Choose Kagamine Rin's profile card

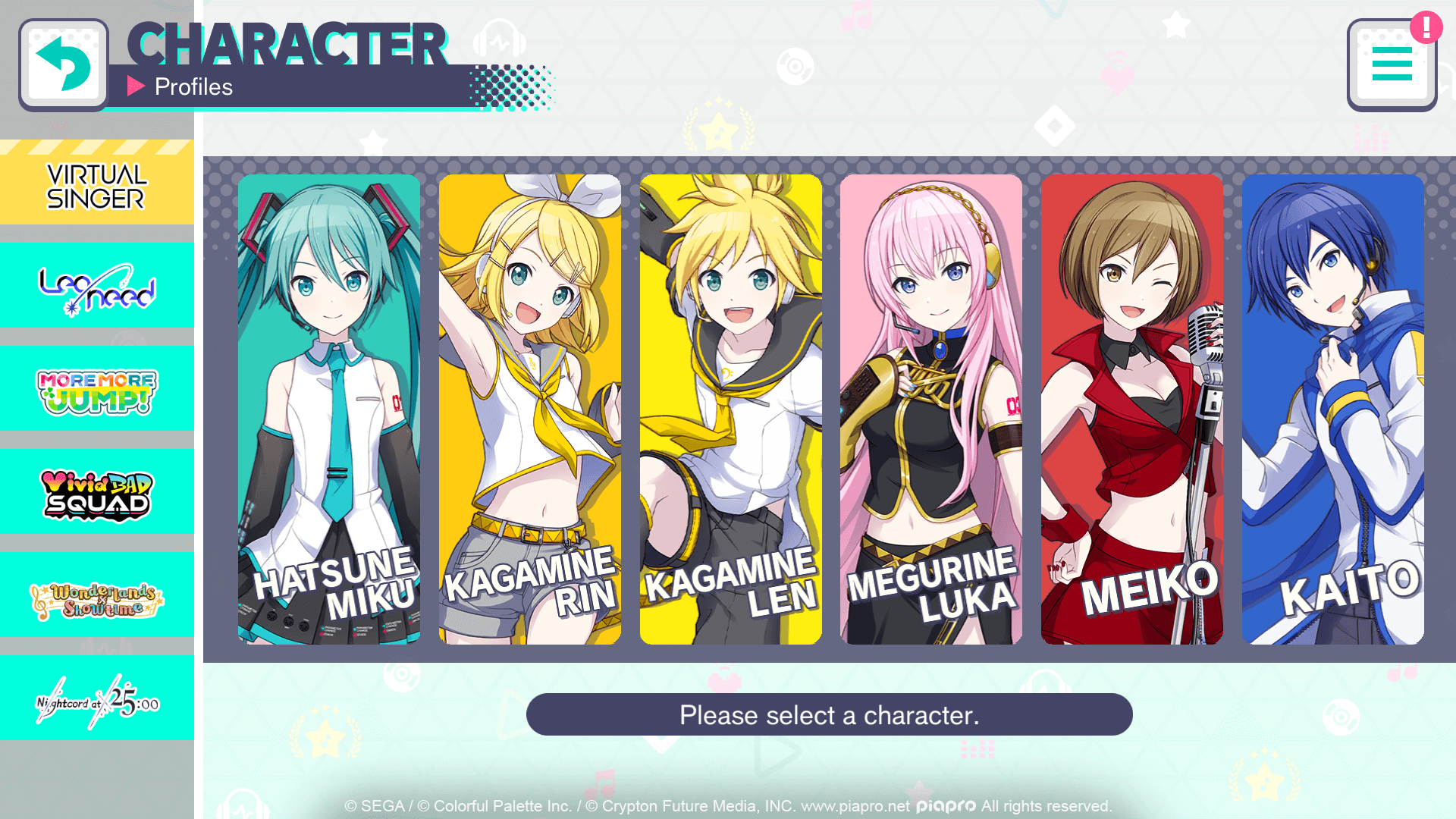(x=530, y=409)
